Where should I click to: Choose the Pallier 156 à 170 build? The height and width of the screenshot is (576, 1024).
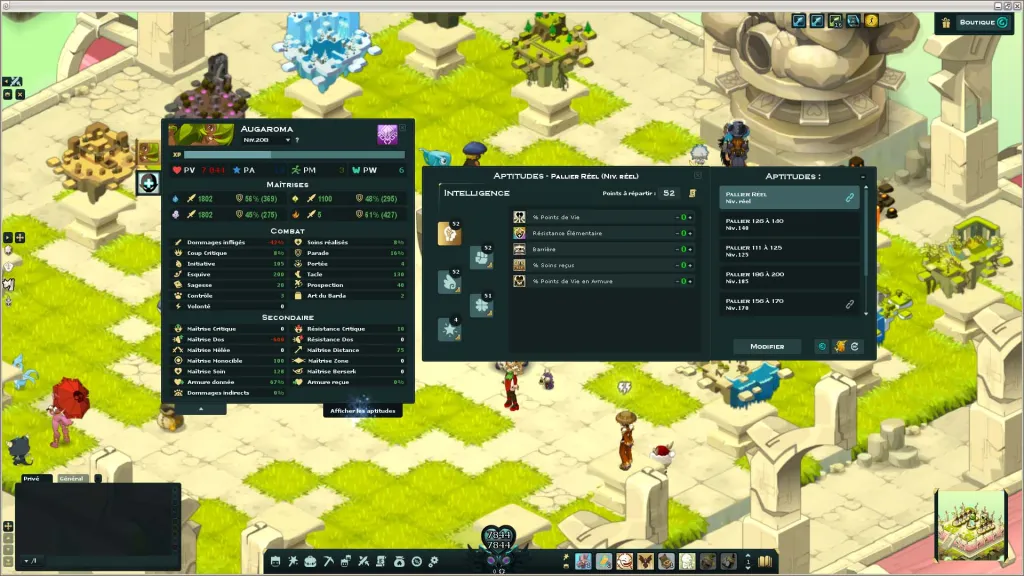pyautogui.click(x=790, y=303)
